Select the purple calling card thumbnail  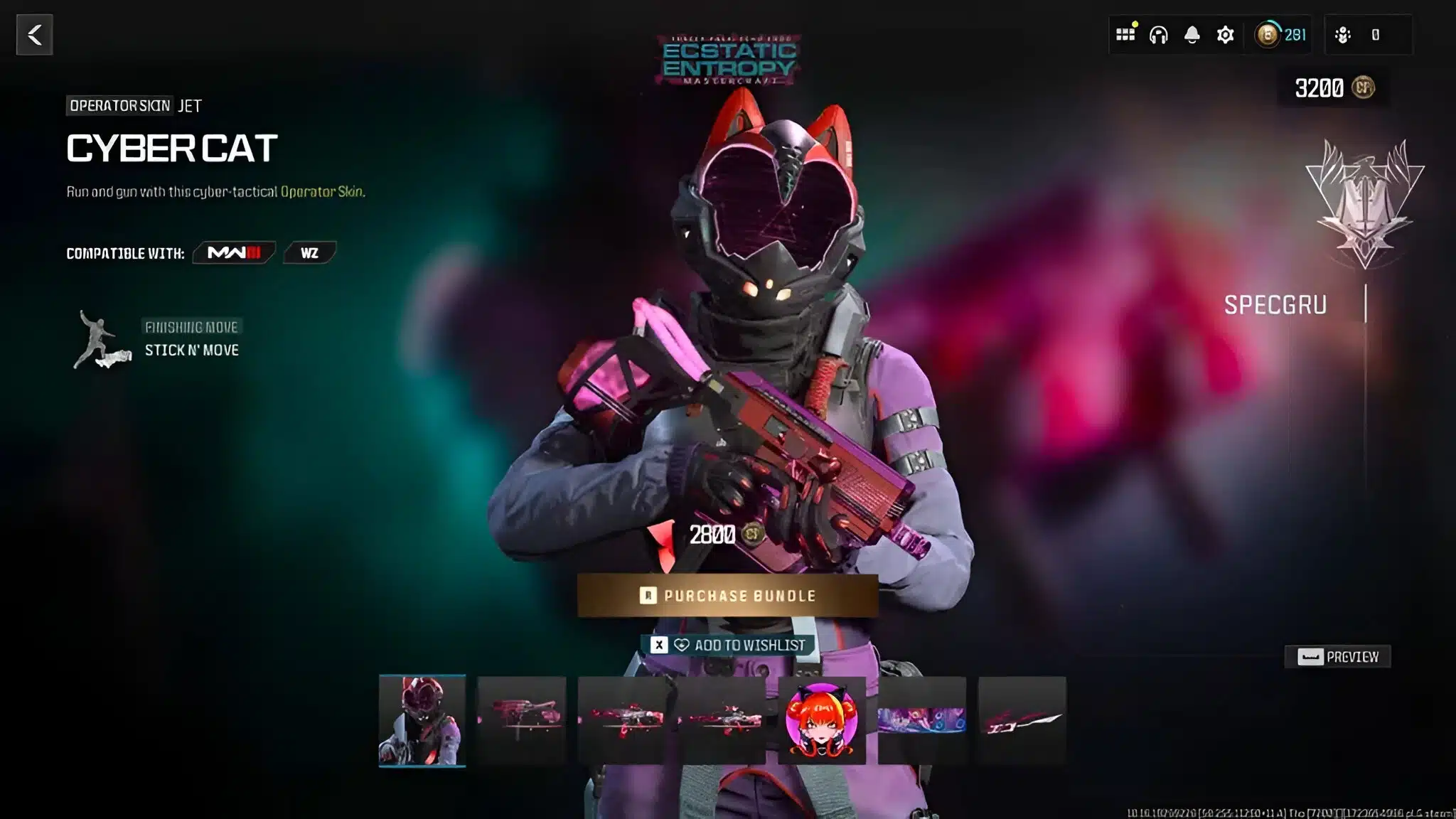922,720
